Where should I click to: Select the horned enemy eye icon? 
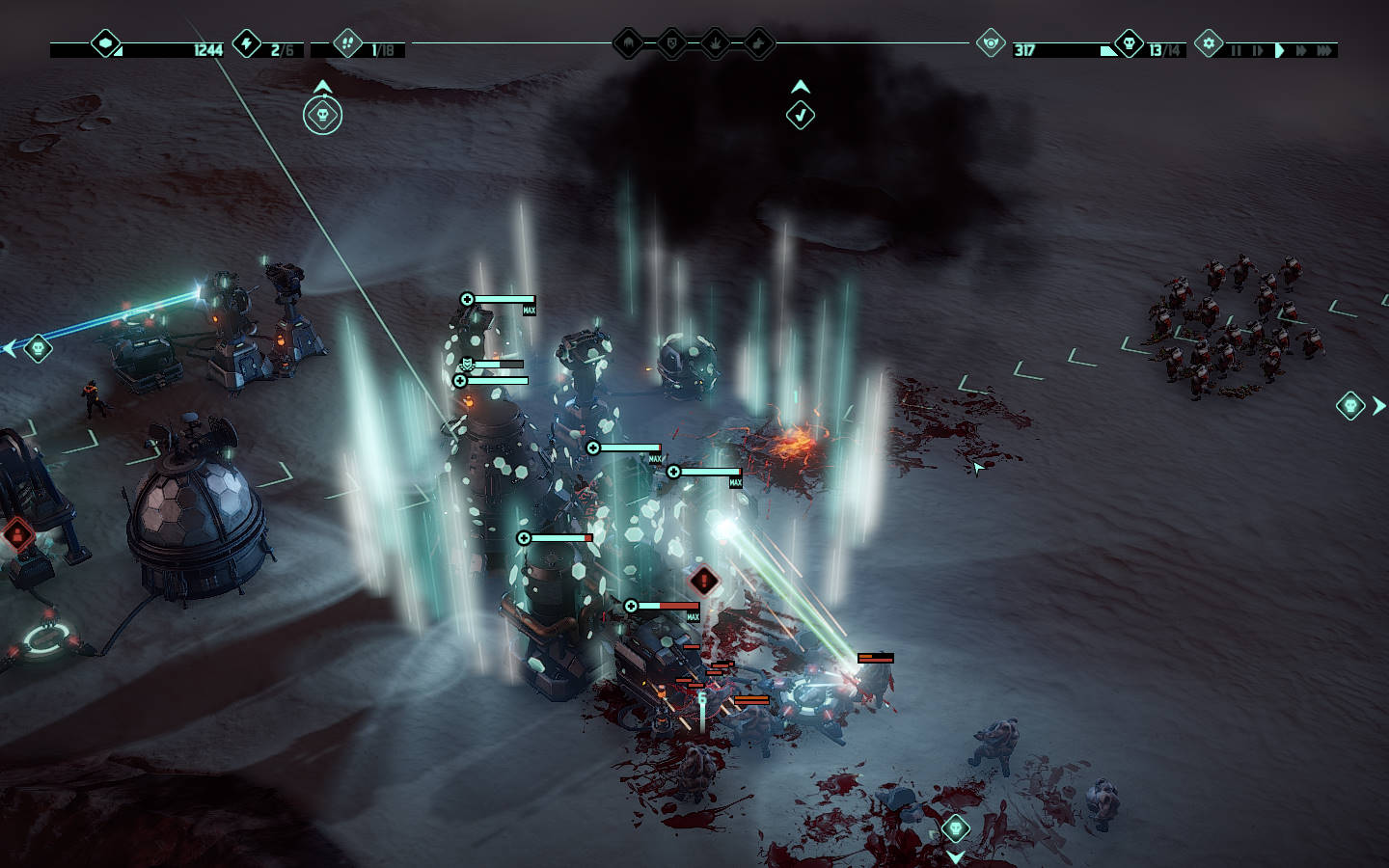(991, 43)
